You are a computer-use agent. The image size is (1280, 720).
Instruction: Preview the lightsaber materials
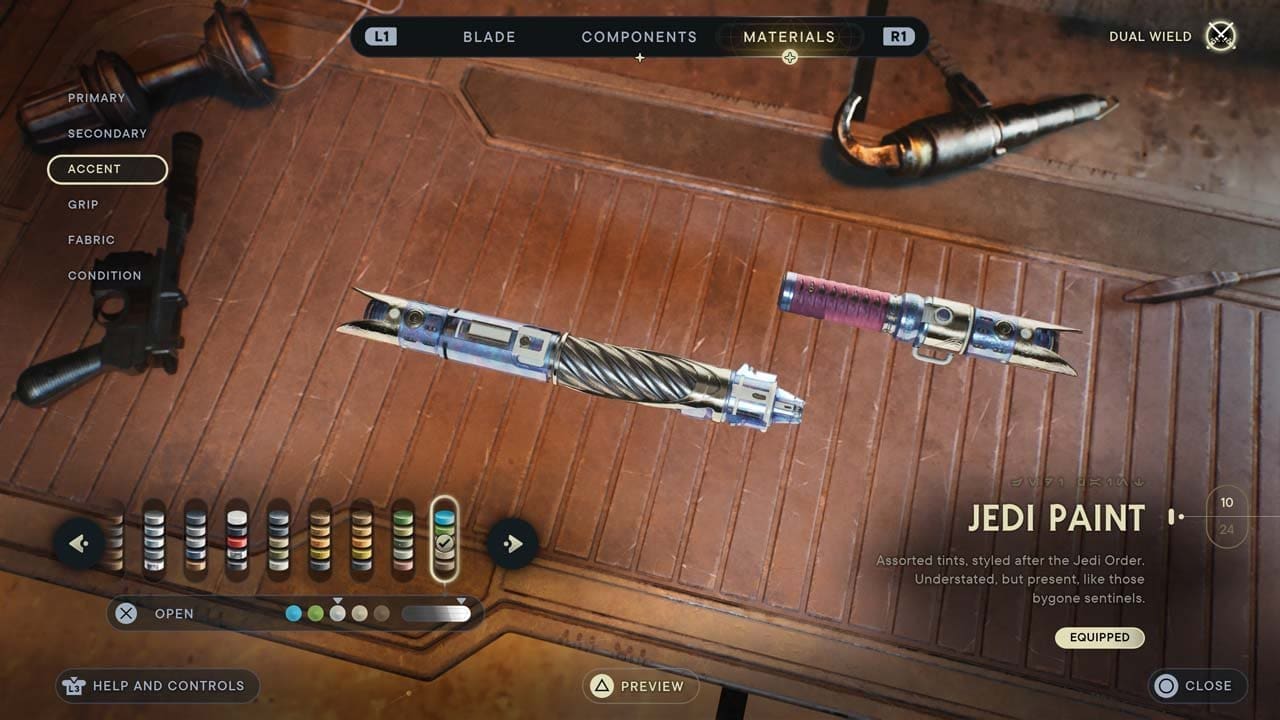640,686
